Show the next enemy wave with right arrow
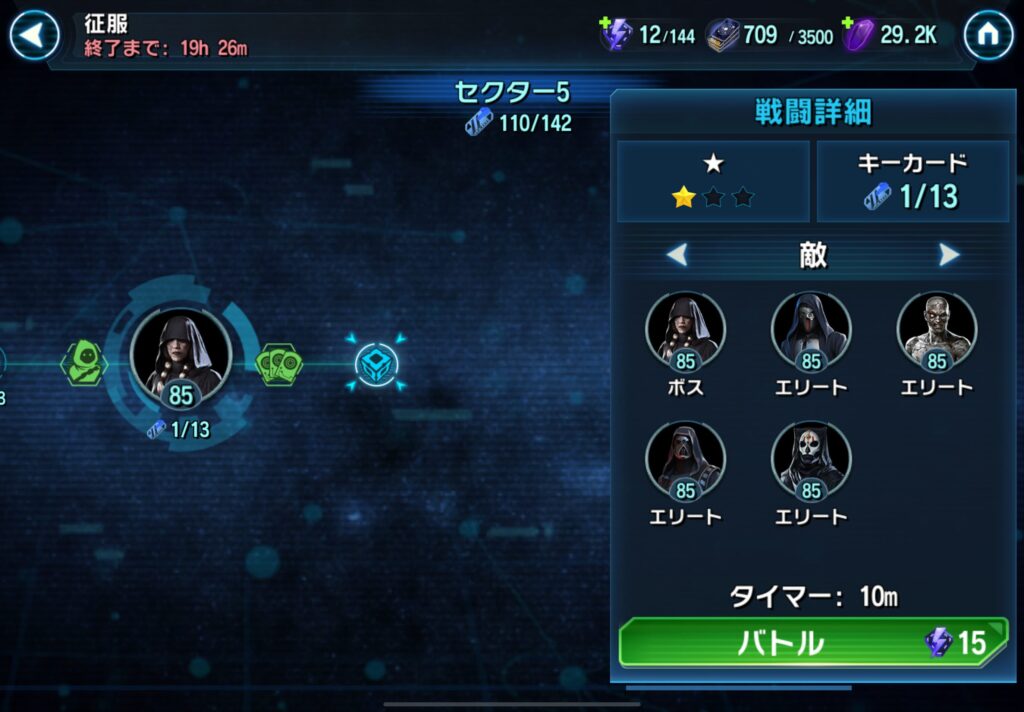The height and width of the screenshot is (712, 1024). (949, 255)
